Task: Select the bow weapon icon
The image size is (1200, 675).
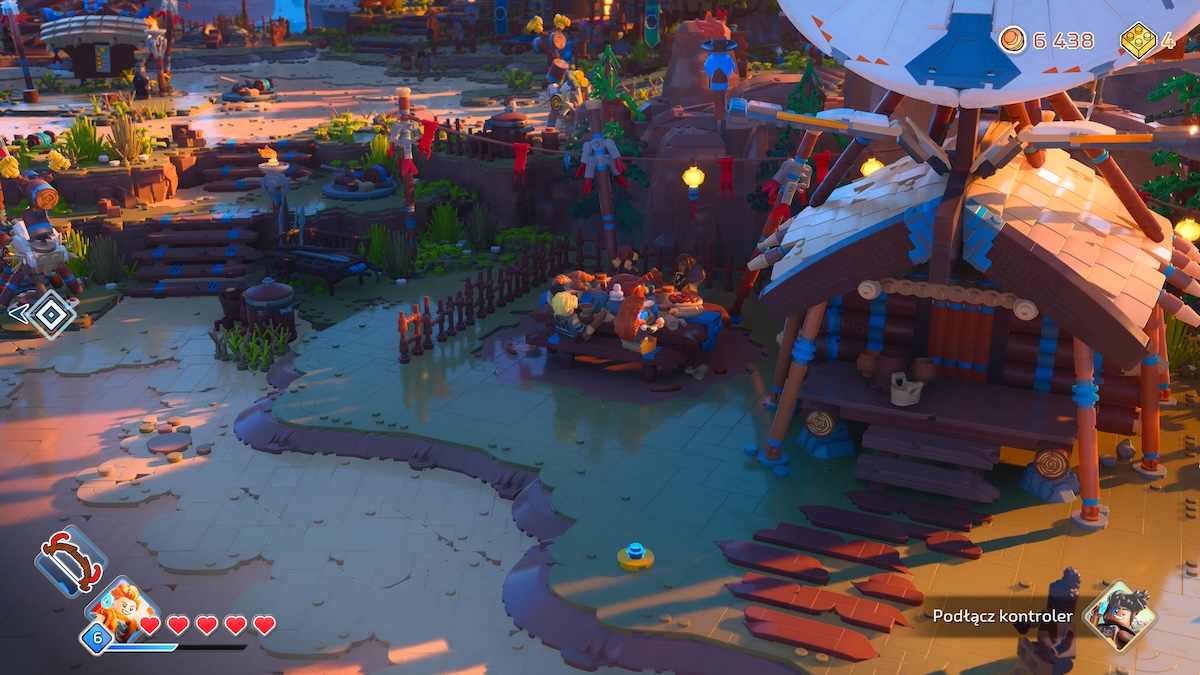Action: coord(70,562)
